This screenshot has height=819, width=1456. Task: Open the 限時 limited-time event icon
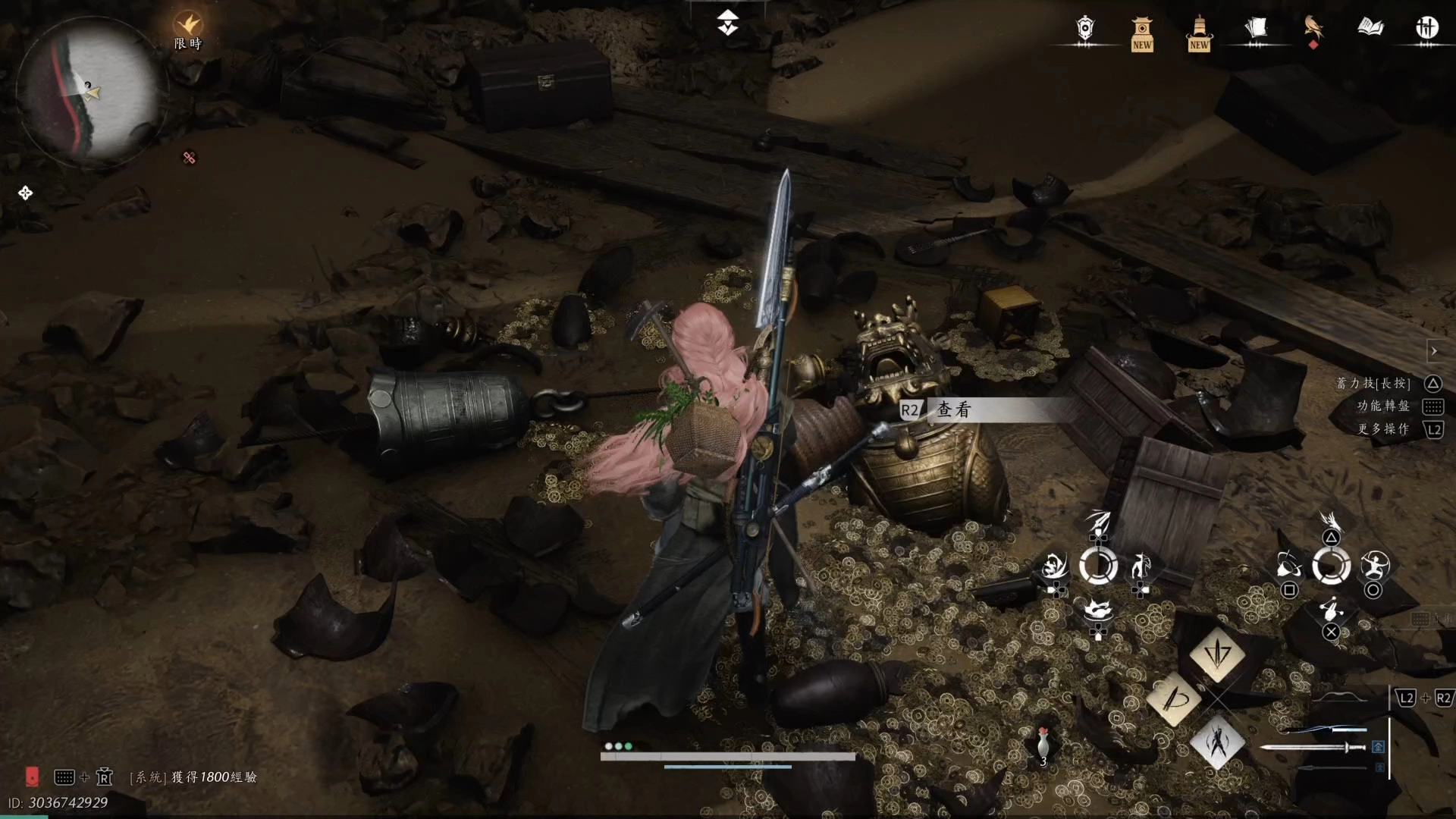[x=188, y=30]
